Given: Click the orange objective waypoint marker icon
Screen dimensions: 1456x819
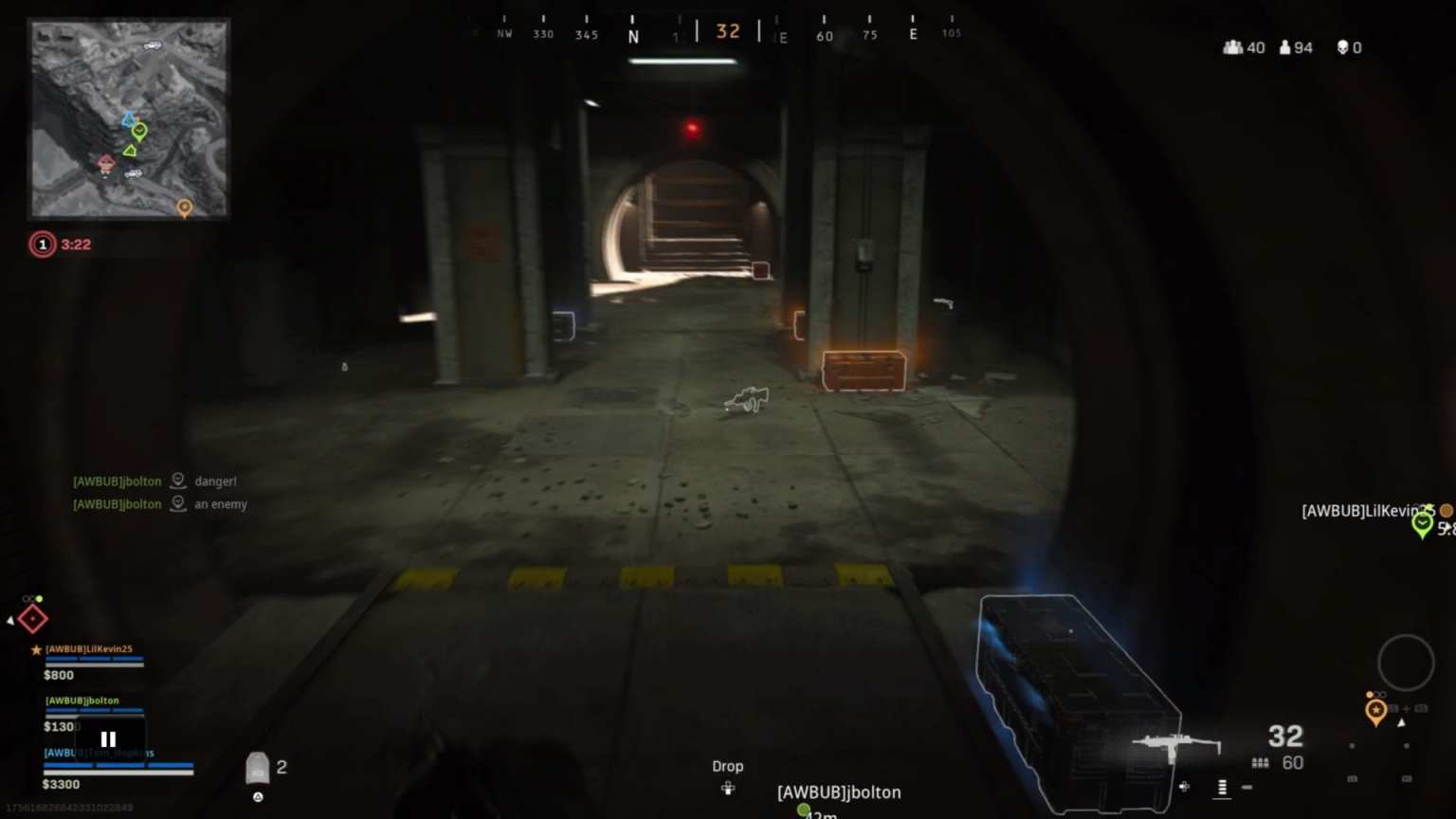Looking at the screenshot, I should [x=1375, y=711].
